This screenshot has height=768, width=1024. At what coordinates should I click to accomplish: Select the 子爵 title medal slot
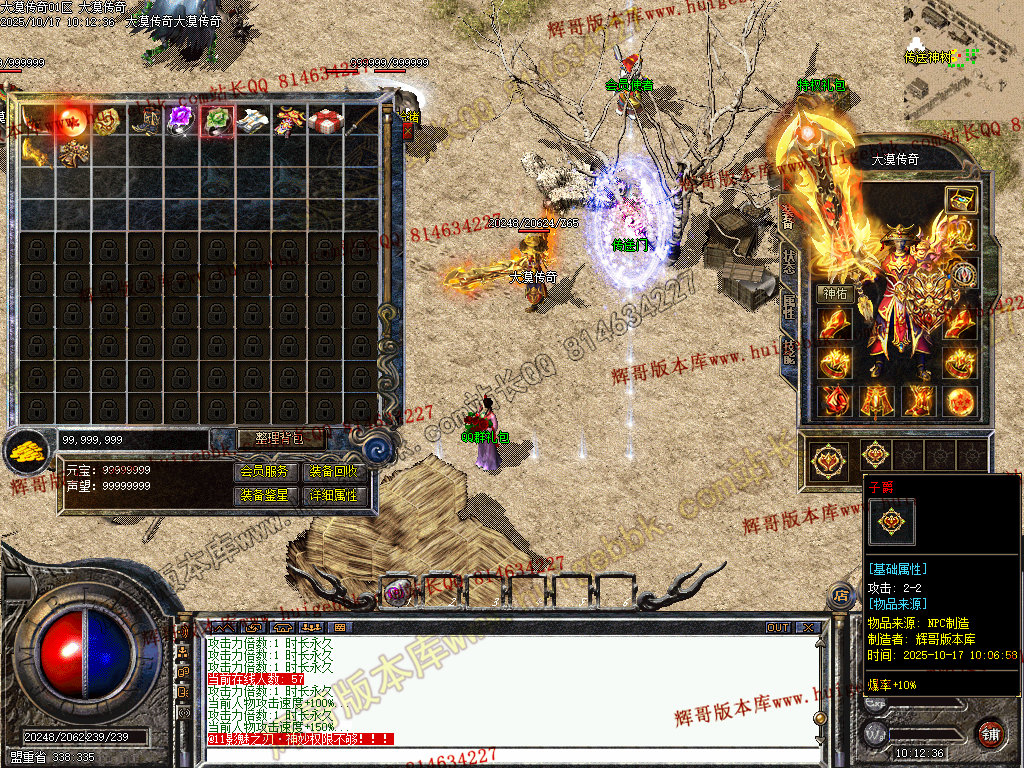pyautogui.click(x=828, y=457)
